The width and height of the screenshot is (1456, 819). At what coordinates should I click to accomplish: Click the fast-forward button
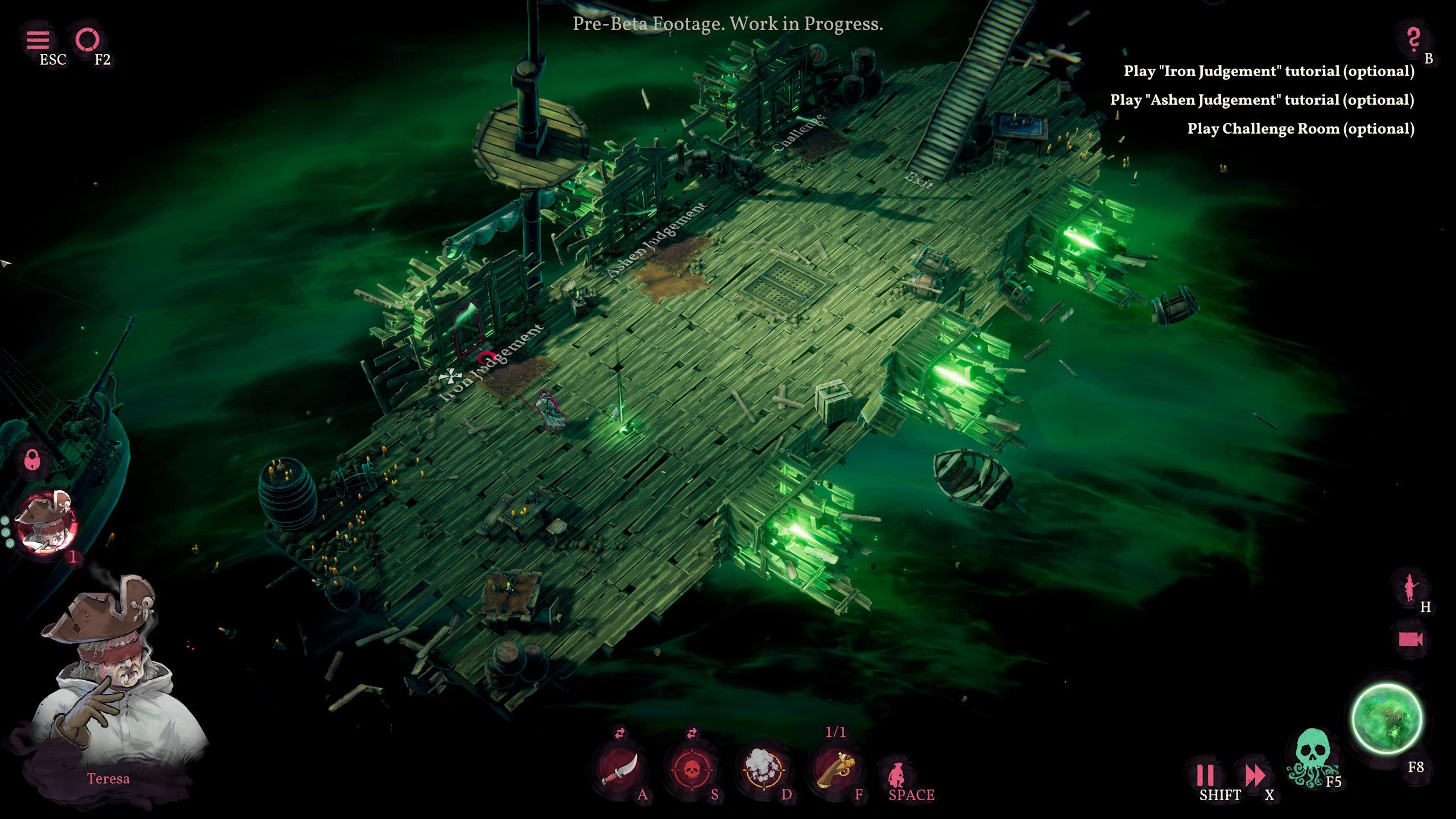click(1254, 775)
